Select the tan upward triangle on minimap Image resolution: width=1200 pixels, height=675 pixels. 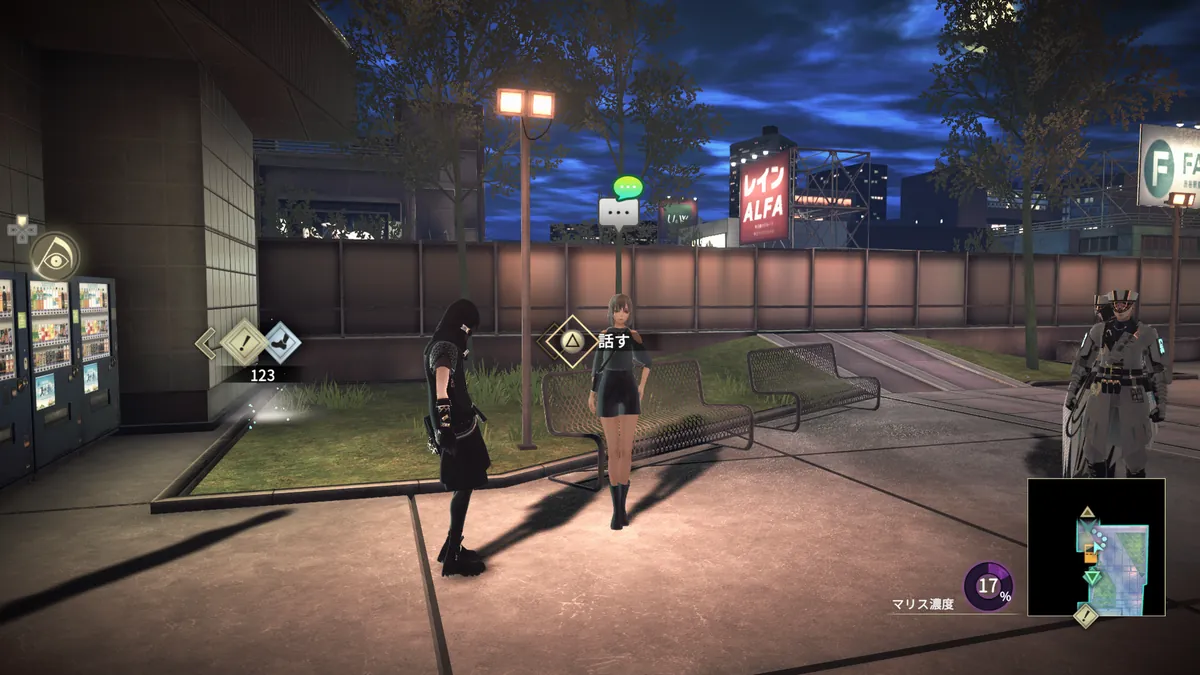click(x=1087, y=513)
